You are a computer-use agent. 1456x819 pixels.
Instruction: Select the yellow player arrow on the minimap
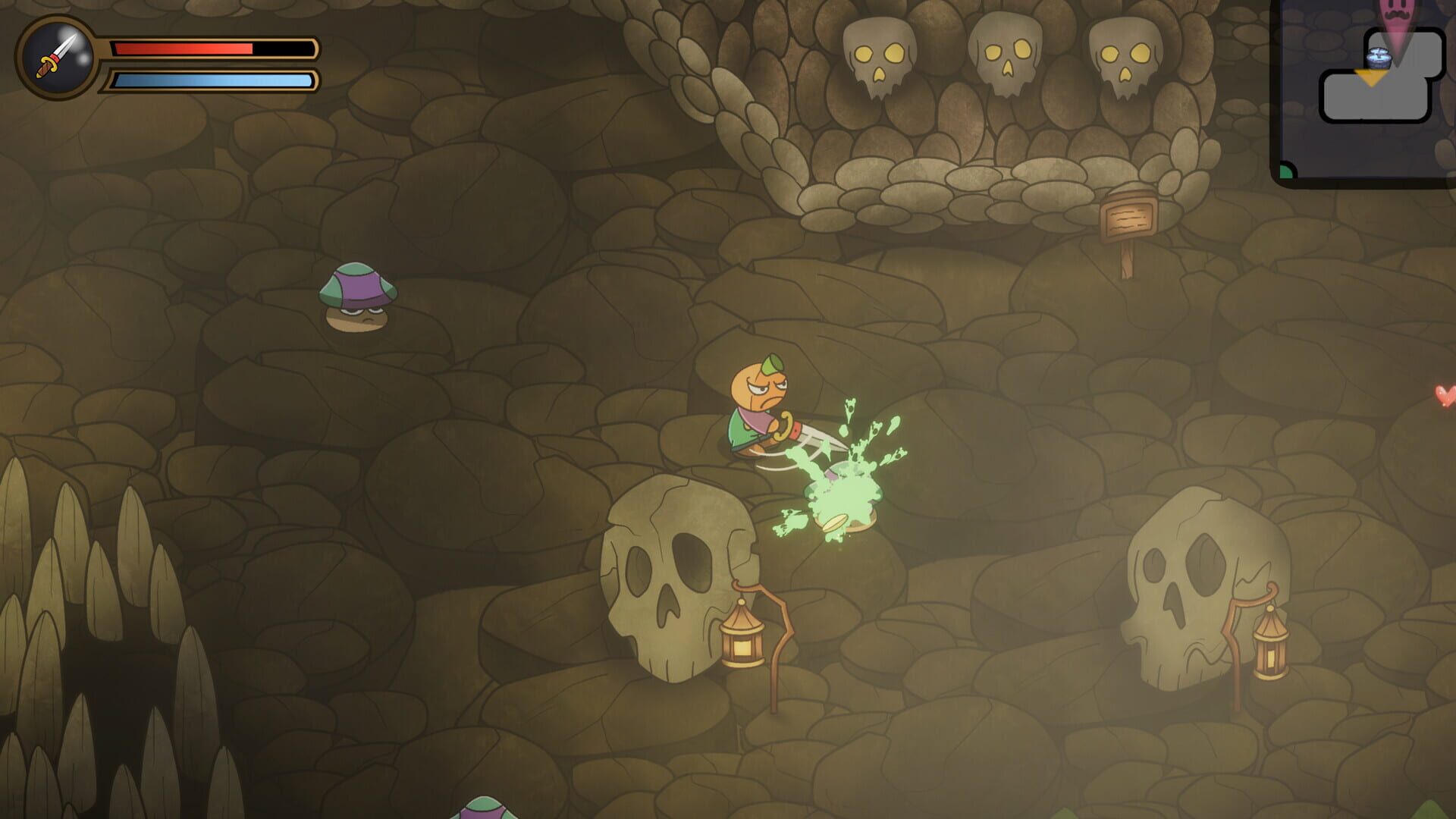click(1370, 78)
